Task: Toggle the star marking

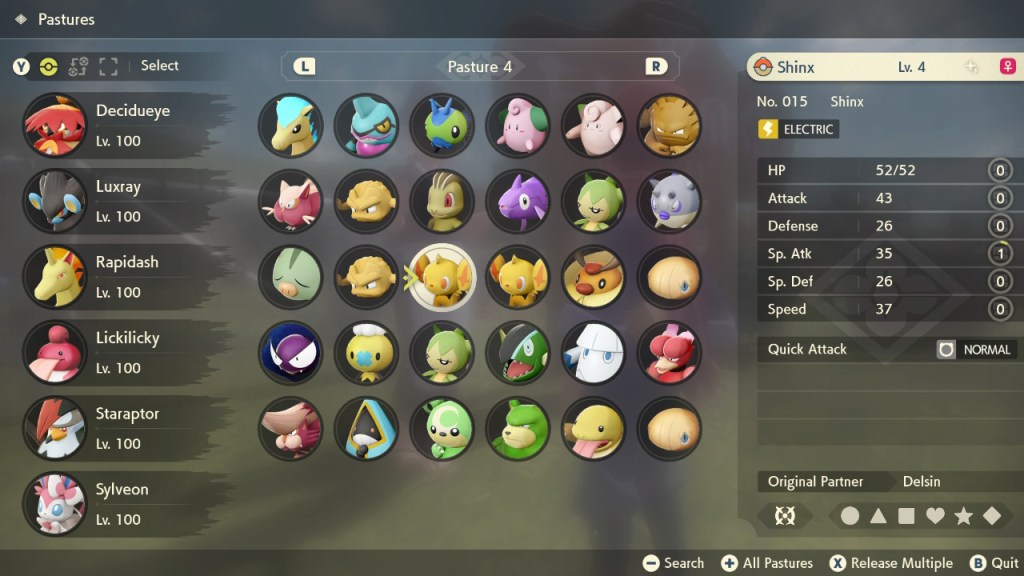Action: click(x=964, y=516)
